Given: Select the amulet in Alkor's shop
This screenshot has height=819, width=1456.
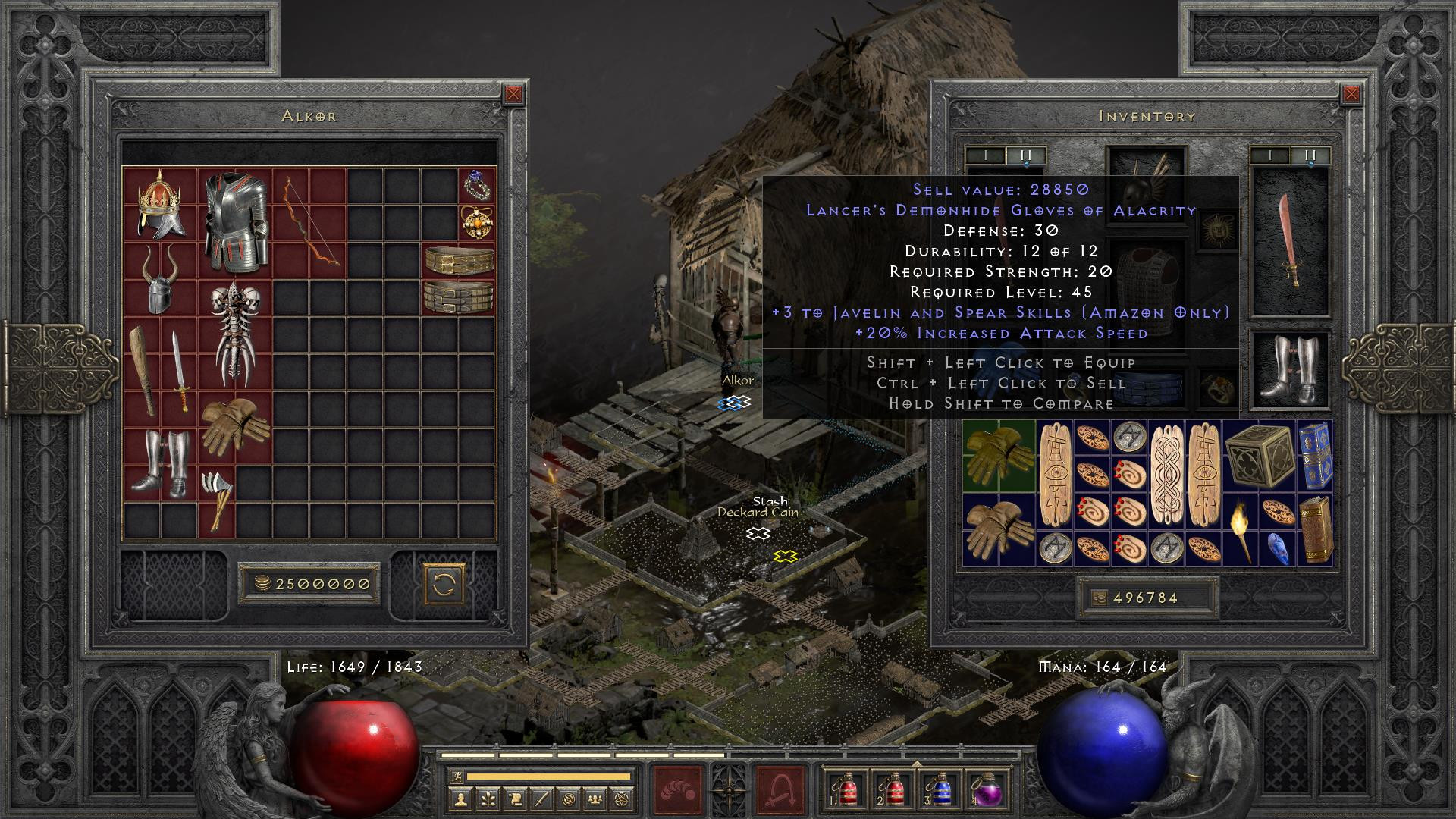Looking at the screenshot, I should coord(476,222).
